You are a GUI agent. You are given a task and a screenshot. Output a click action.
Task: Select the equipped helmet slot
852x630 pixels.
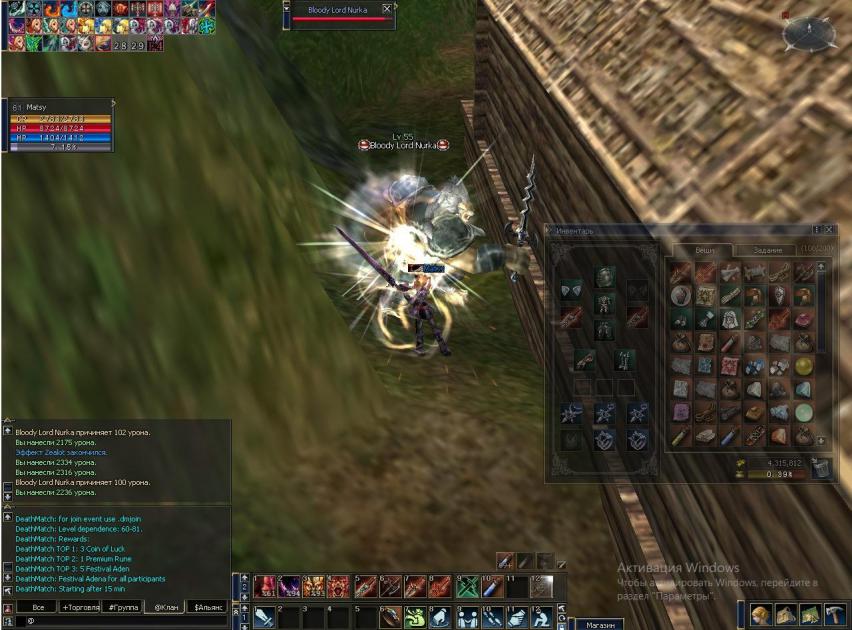point(605,277)
